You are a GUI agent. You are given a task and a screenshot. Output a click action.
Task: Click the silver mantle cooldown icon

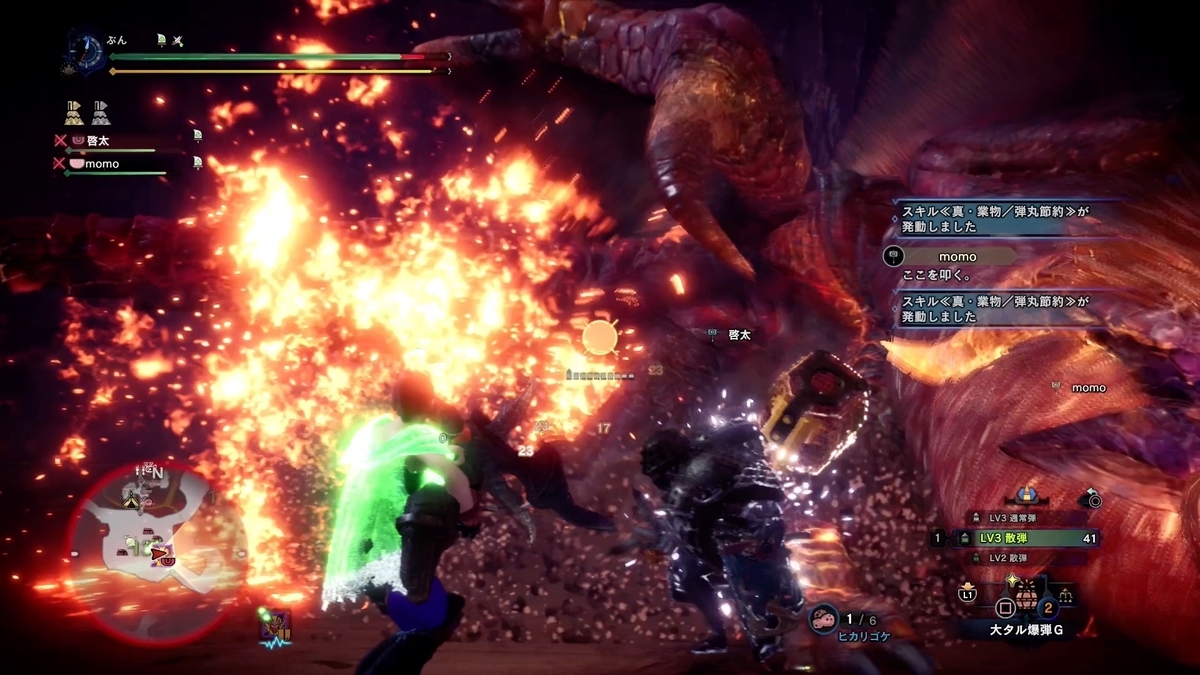(101, 112)
